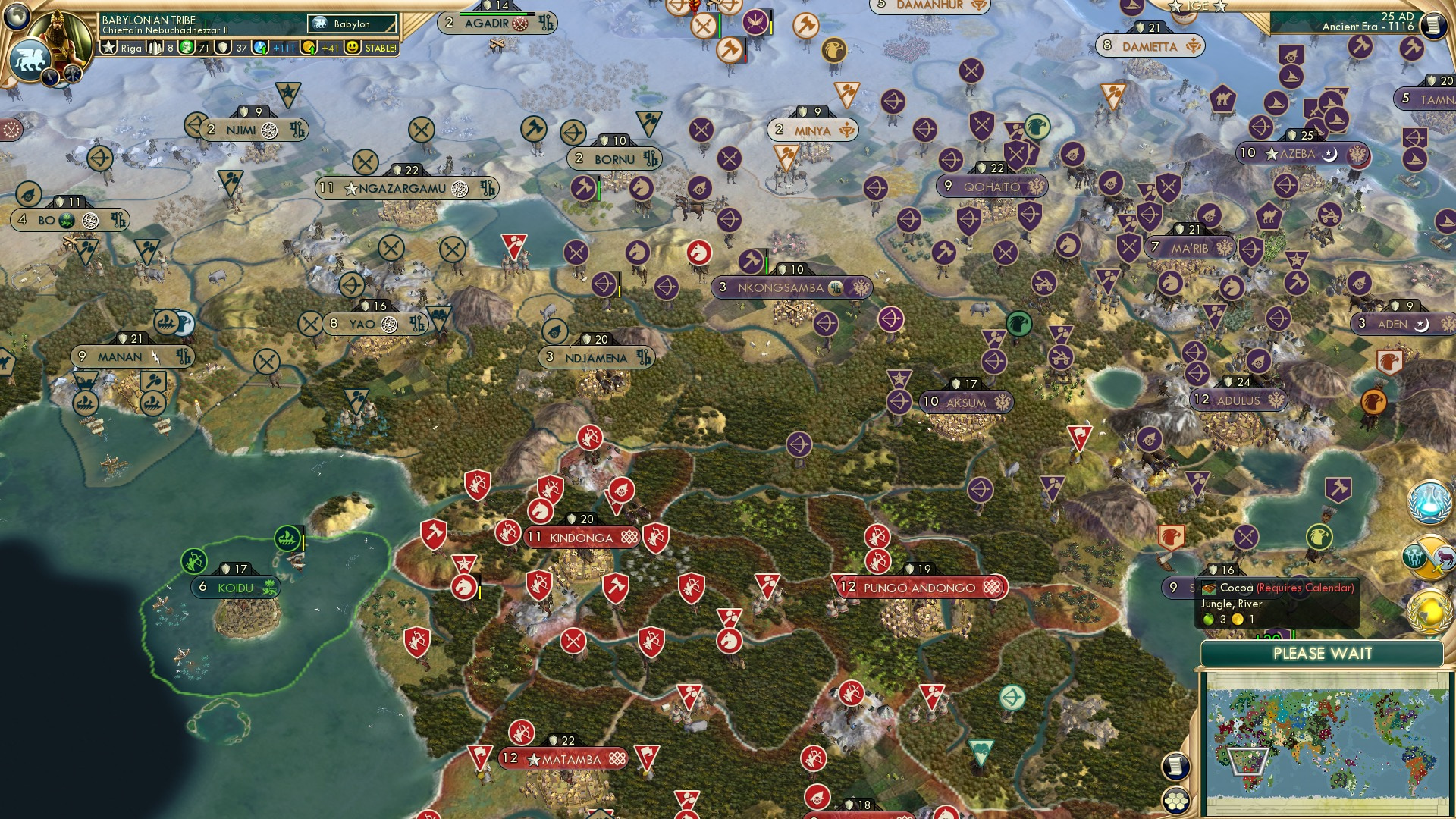Open the Babylon civilization selector dropdown
This screenshot has height=819, width=1456.
(350, 24)
